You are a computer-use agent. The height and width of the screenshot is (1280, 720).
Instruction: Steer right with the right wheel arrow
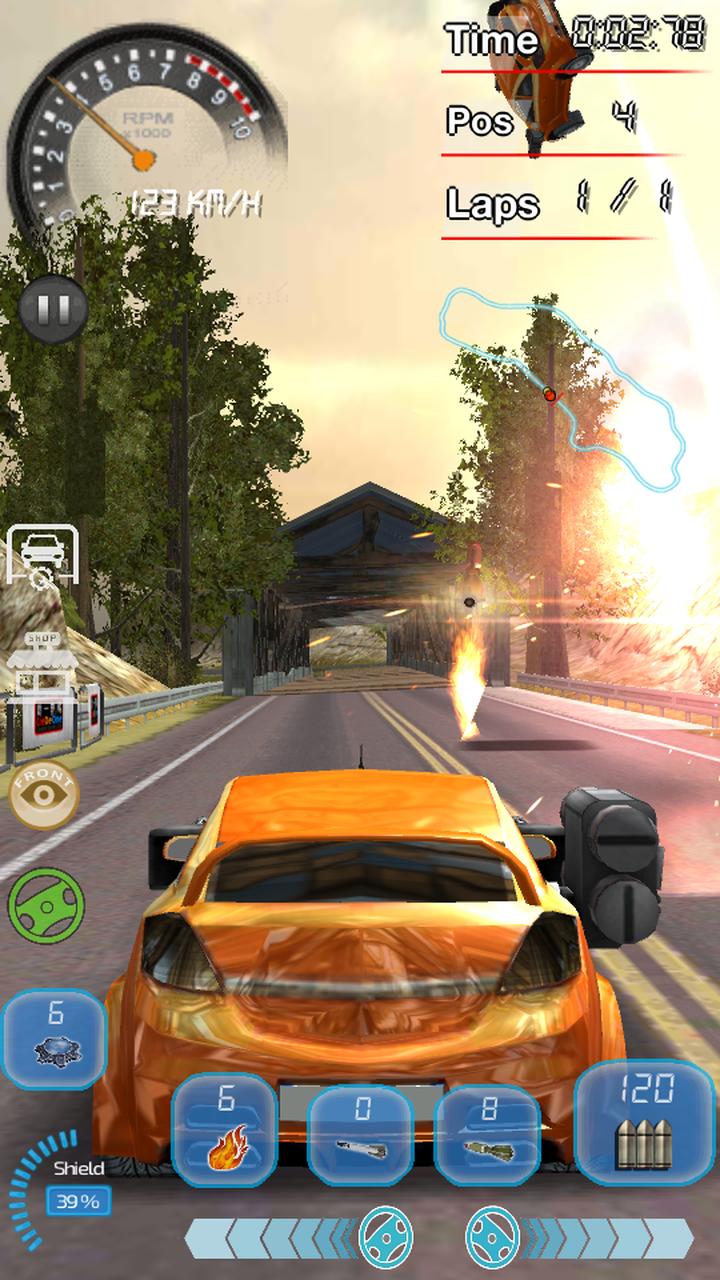tap(493, 1236)
